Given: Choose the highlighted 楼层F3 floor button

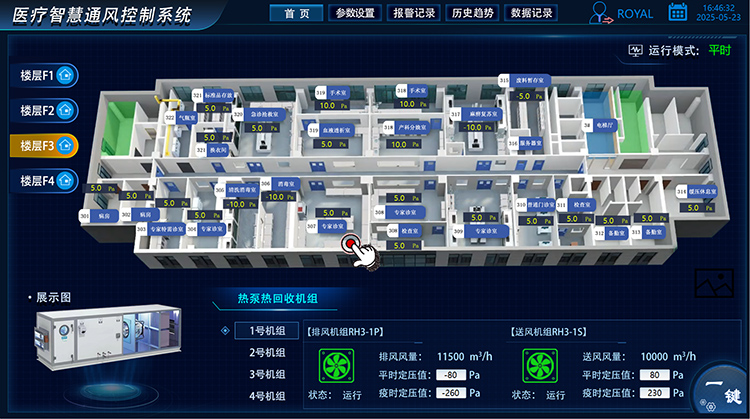Looking at the screenshot, I should tap(43, 145).
